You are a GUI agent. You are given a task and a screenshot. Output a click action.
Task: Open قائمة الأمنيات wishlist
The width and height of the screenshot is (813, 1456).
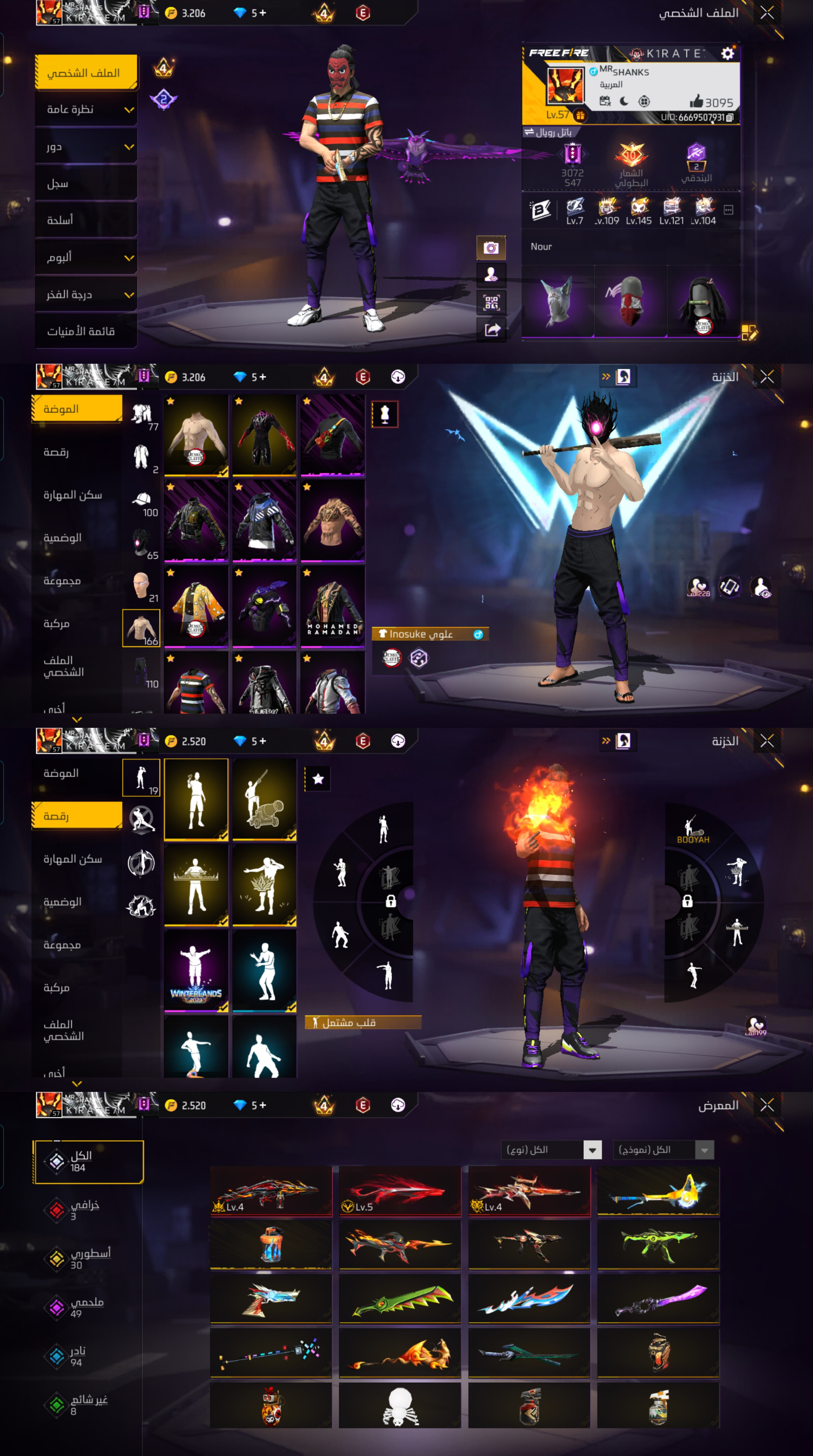86,331
